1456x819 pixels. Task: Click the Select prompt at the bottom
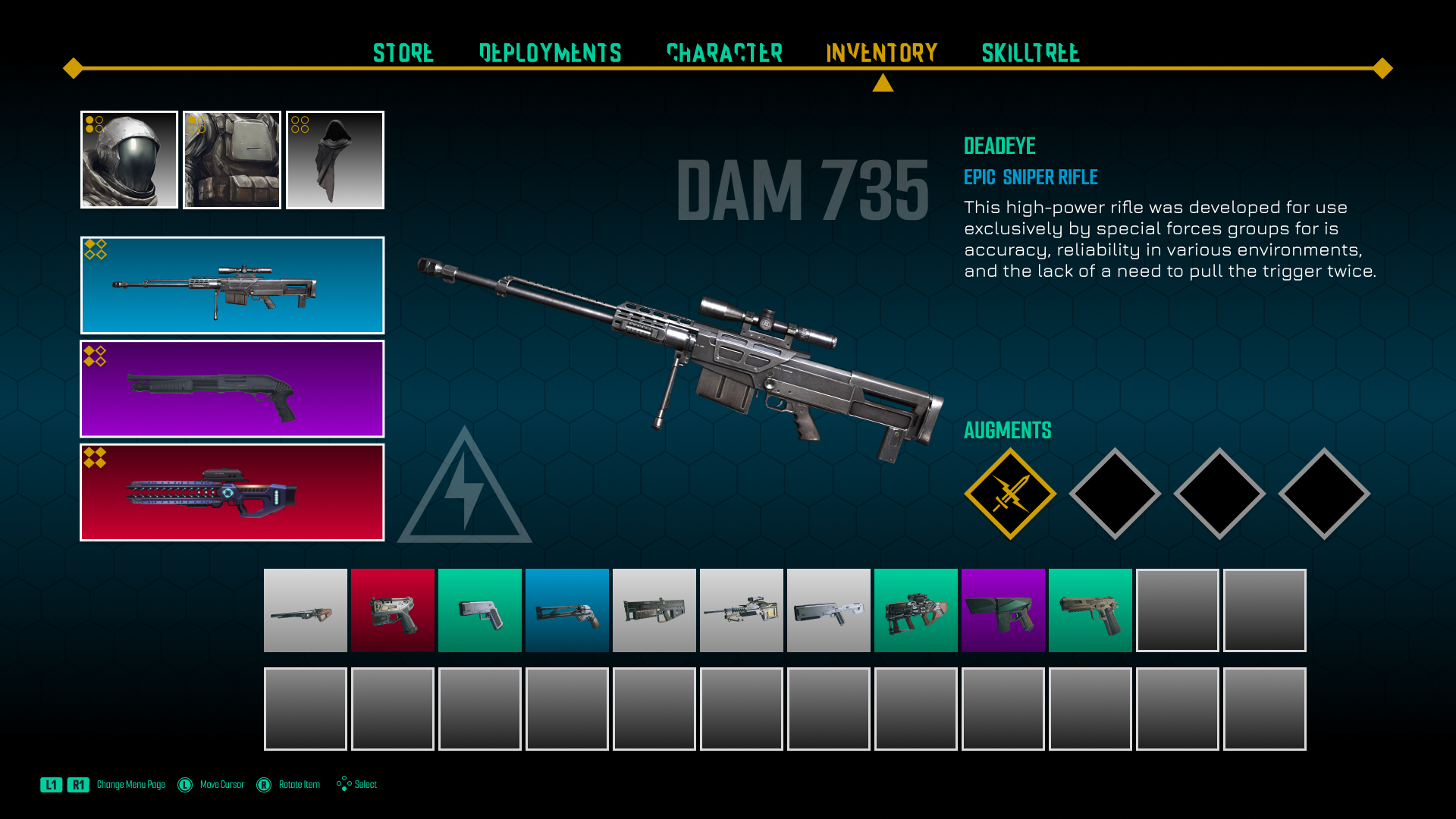(356, 785)
